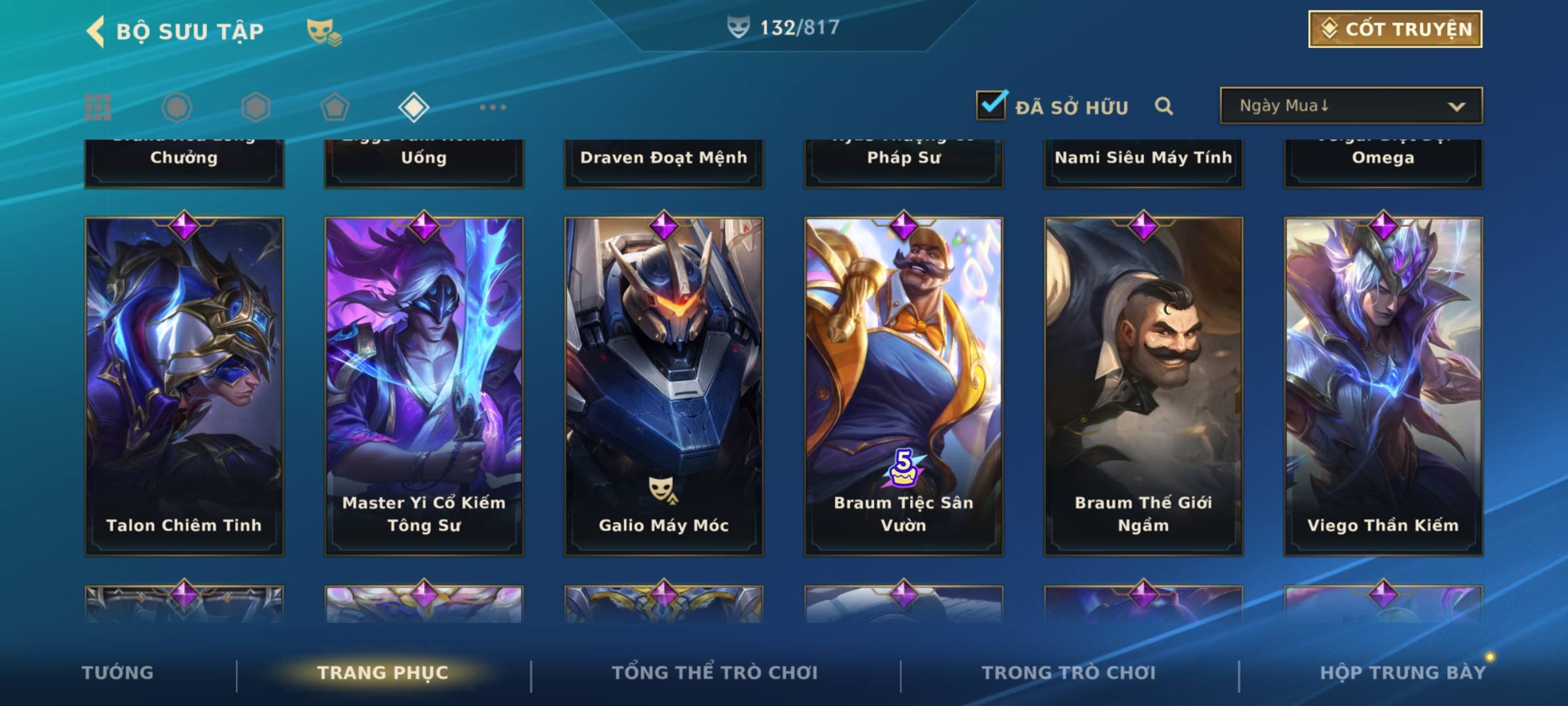Switch to the Tướng tab

(118, 673)
